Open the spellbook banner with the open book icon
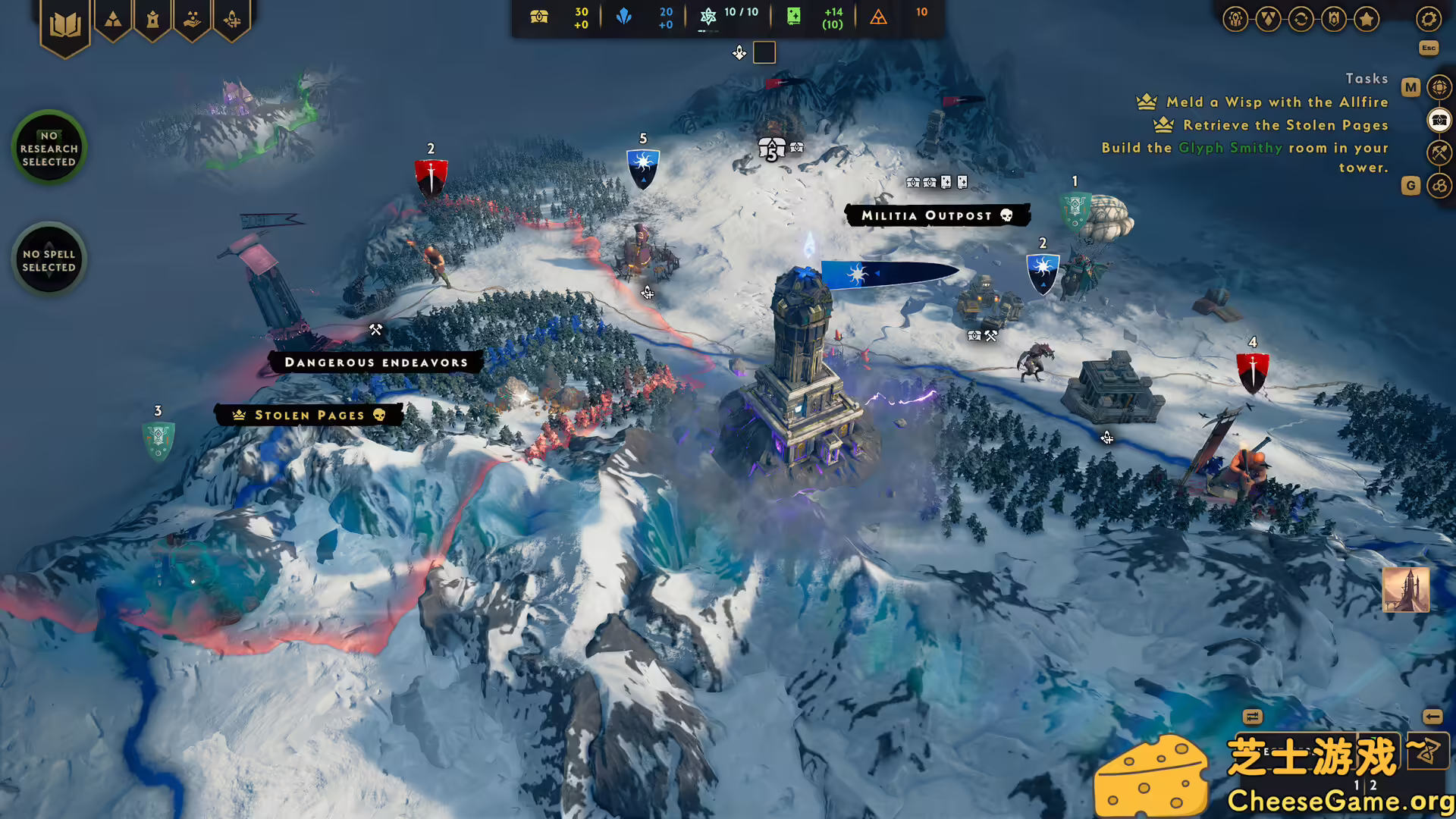 (65, 25)
